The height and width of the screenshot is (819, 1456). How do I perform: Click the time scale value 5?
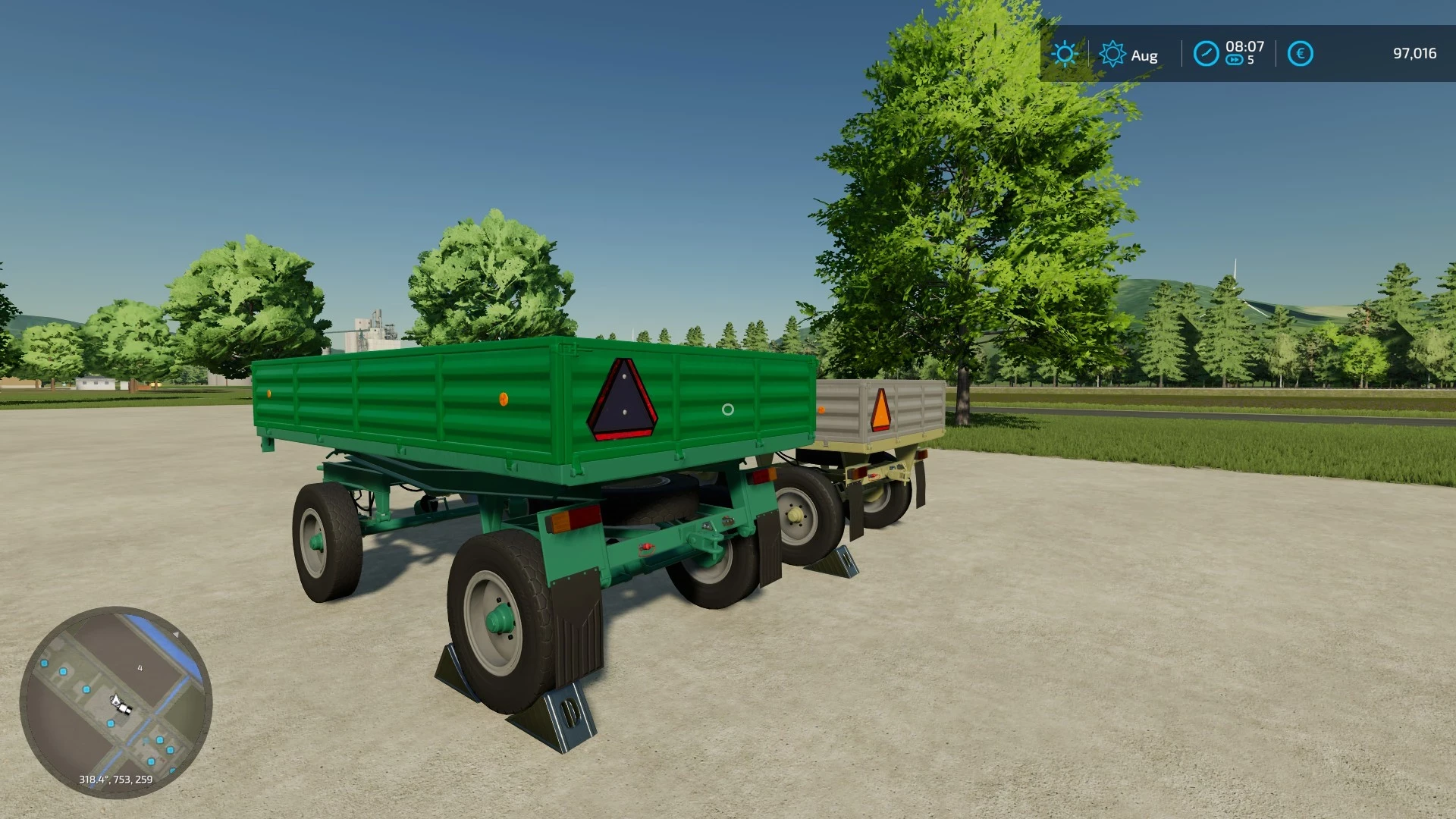[x=1251, y=61]
